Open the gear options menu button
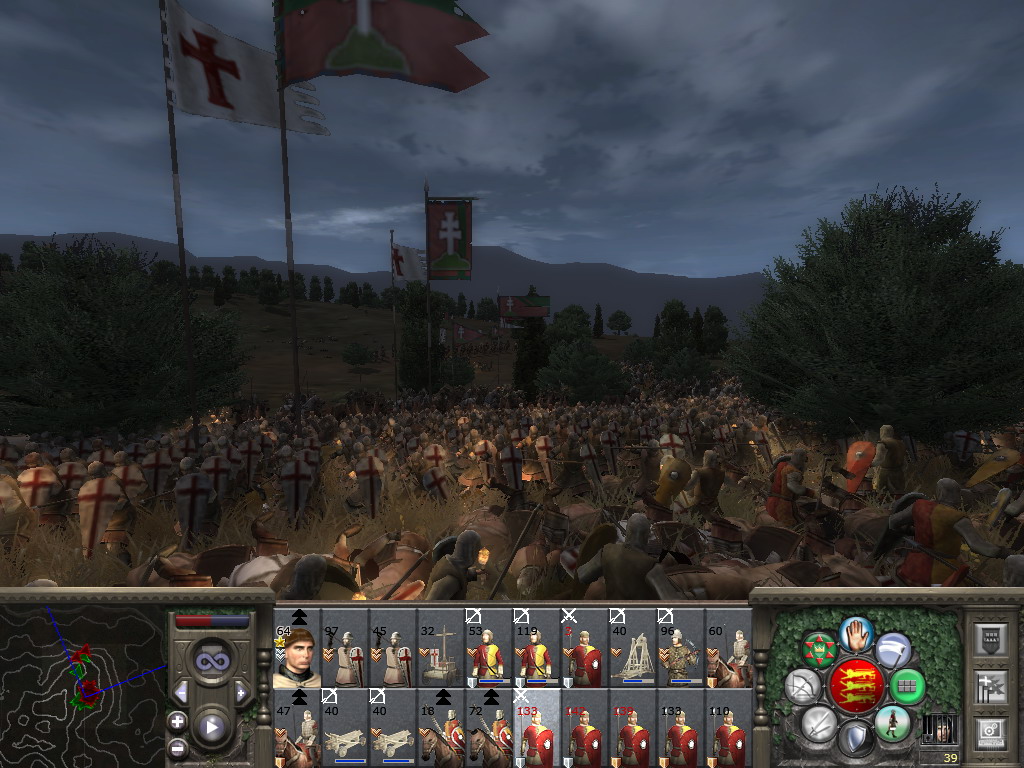1024x768 pixels. tap(990, 731)
